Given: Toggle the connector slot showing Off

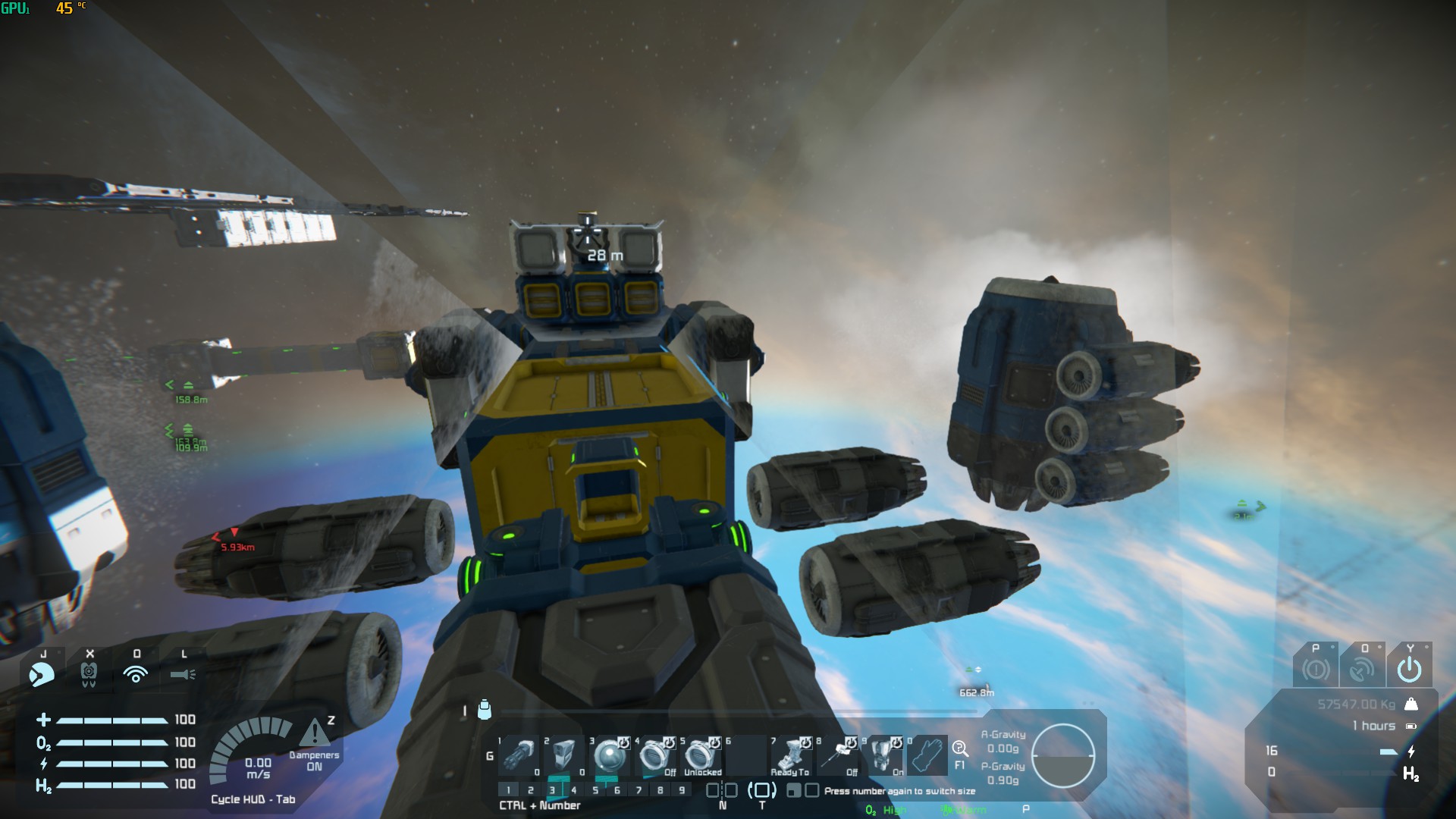Looking at the screenshot, I should 655,756.
